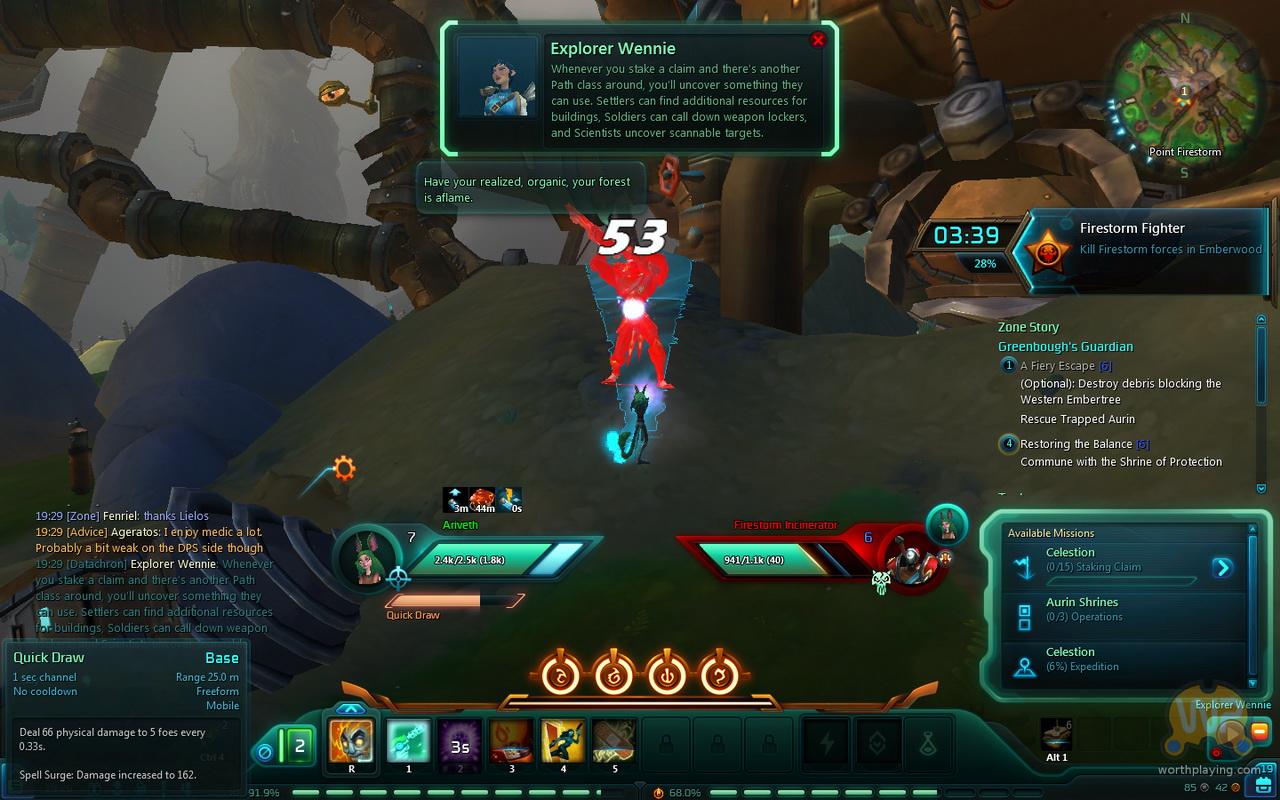This screenshot has width=1280, height=800.
Task: Open the inventory bag button showing 19
Action: click(1264, 784)
